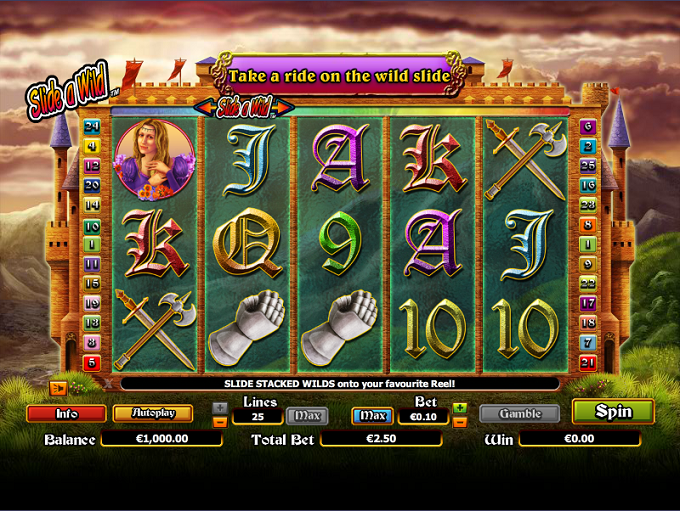Decrease the number of lines with the minus stepper

[x=220, y=422]
